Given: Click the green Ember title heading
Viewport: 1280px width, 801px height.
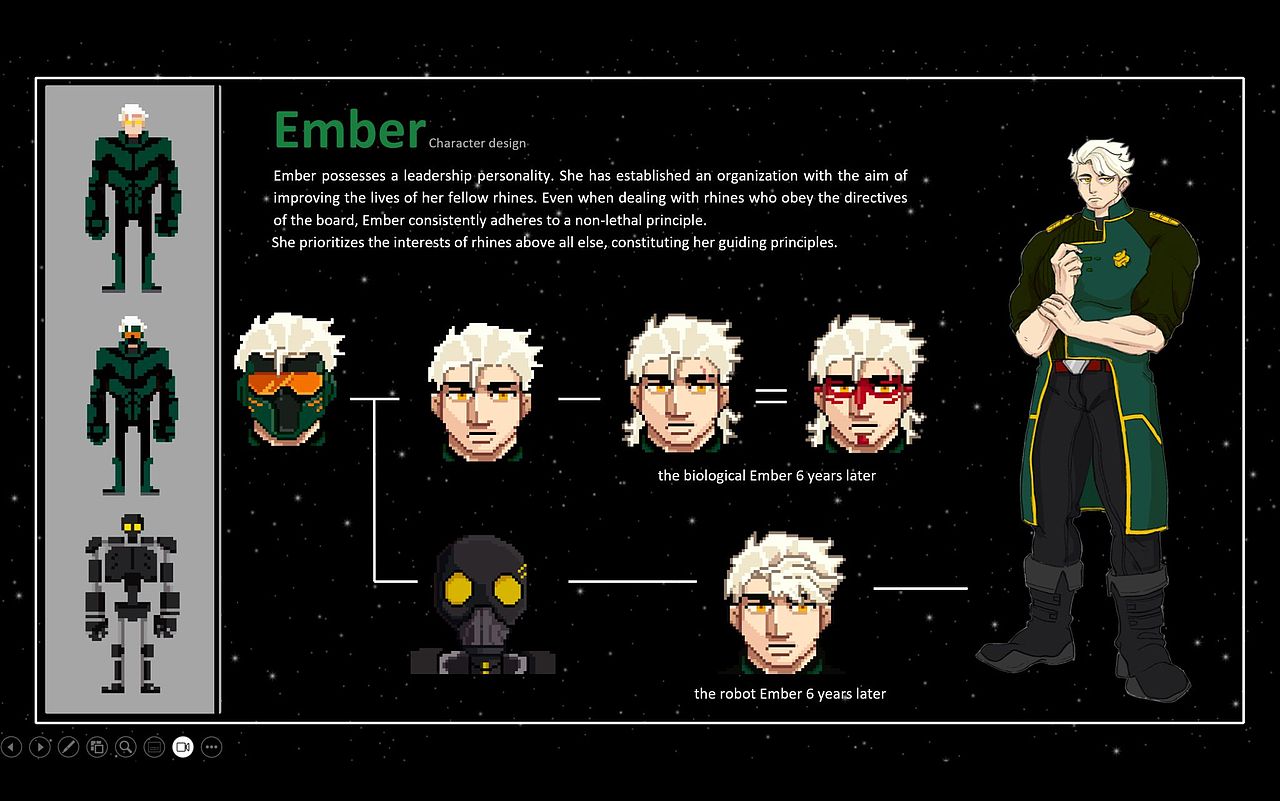Looking at the screenshot, I should point(348,128).
